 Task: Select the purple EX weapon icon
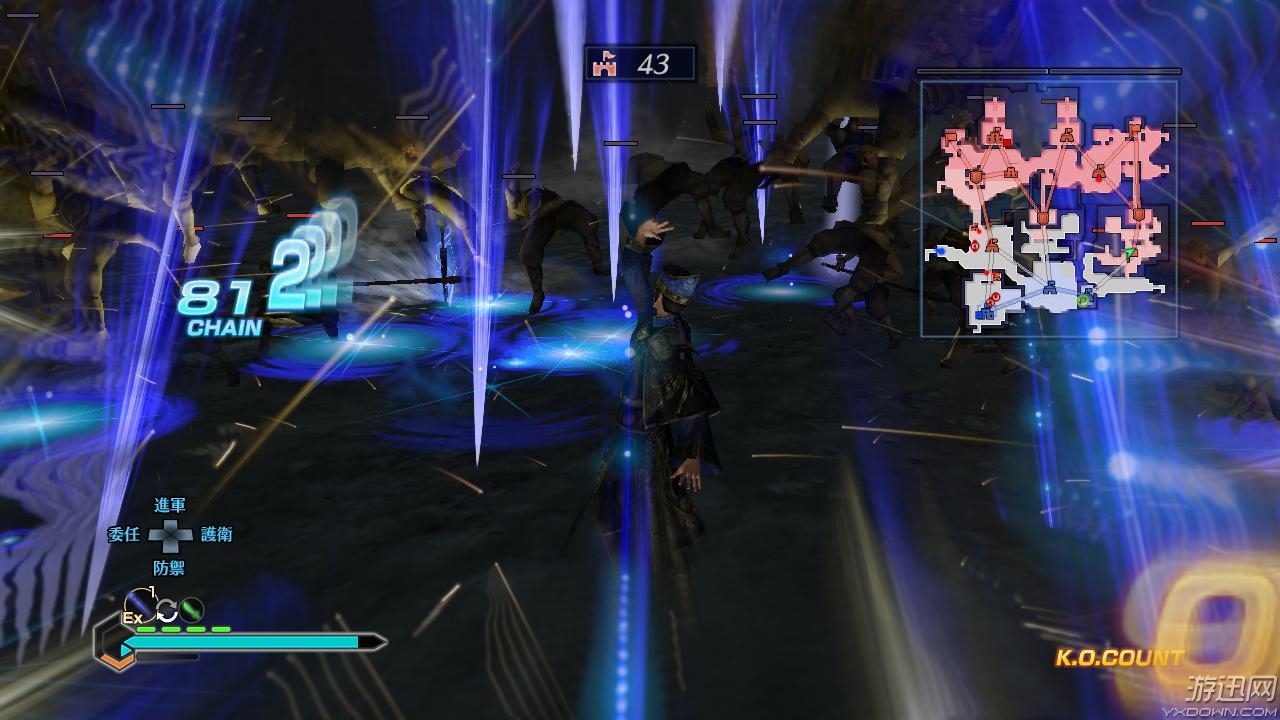[139, 604]
